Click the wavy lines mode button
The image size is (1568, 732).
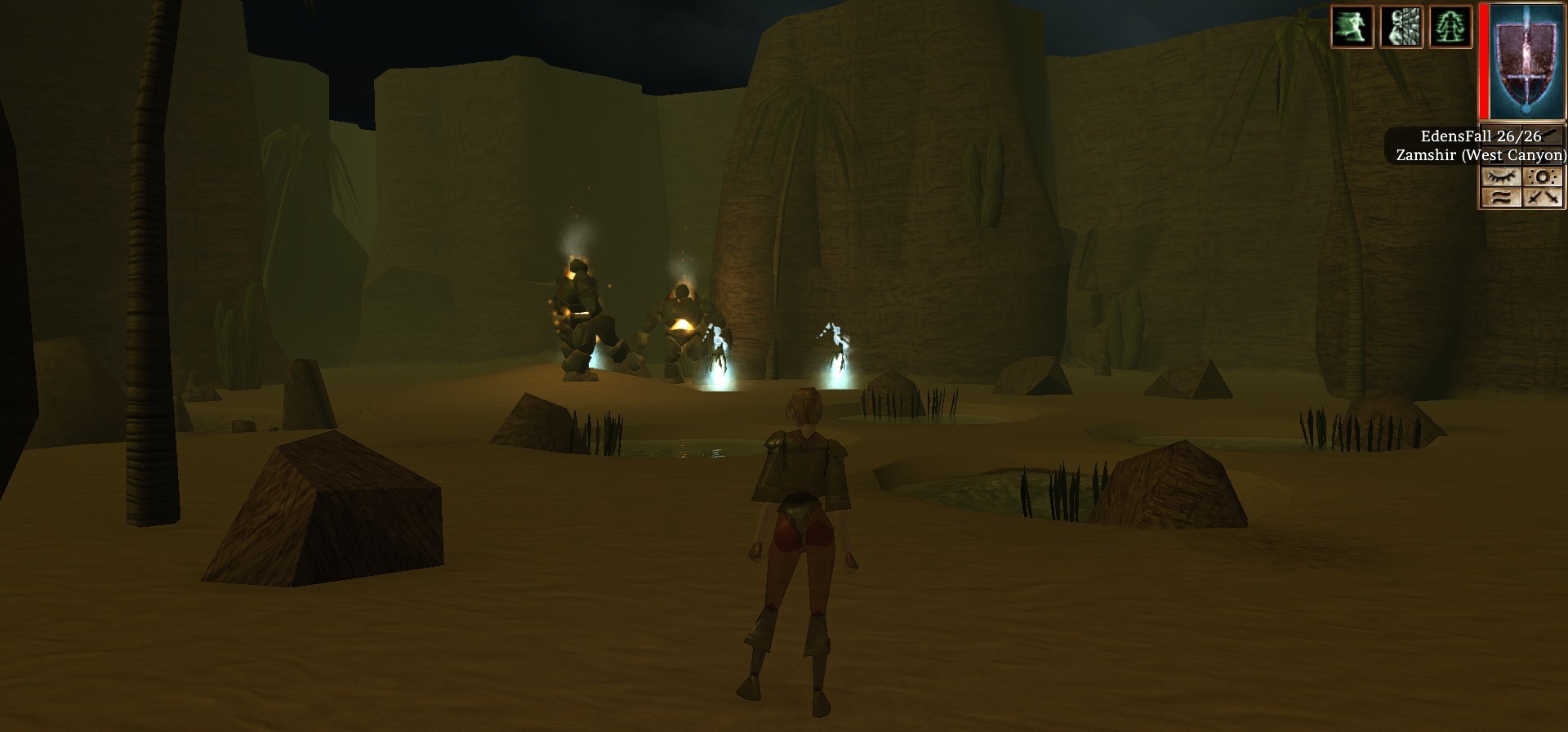point(1501,197)
